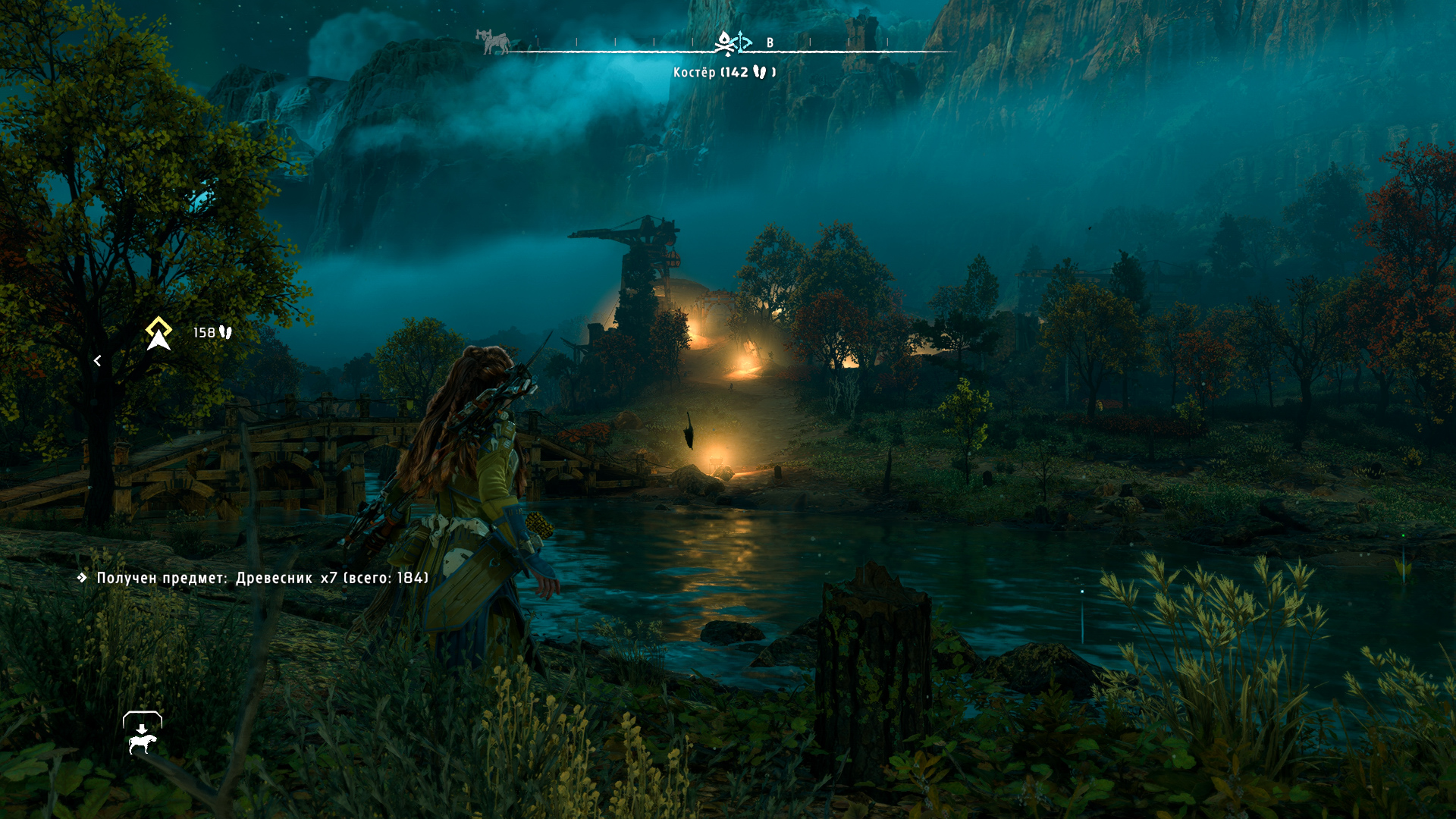Screen dimensions: 1456x819
Task: Click the left-pointing chevron arrow
Action: point(97,361)
